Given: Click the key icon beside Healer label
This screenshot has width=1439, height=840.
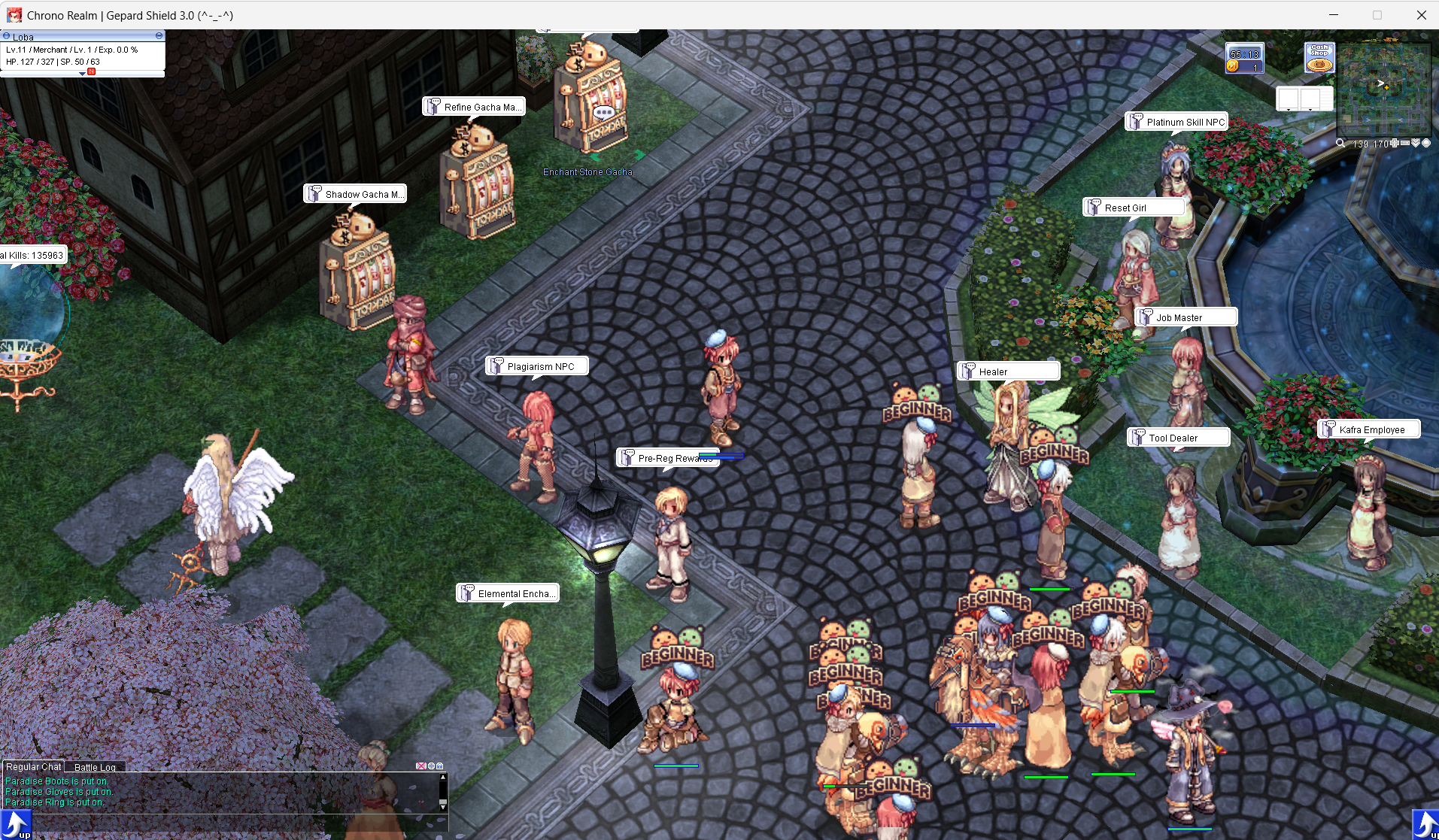Looking at the screenshot, I should tap(967, 371).
